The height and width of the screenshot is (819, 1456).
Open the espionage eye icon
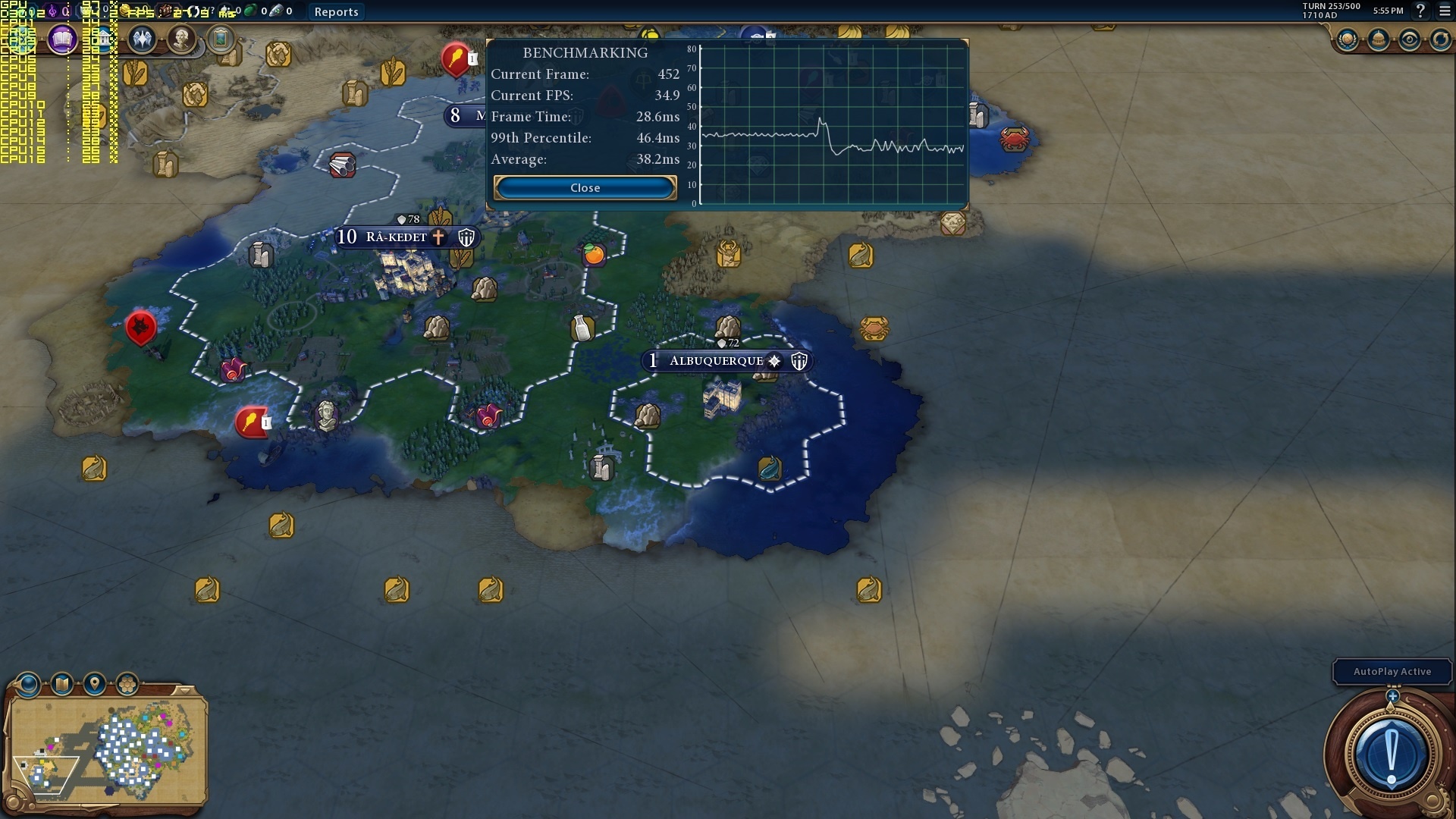coord(1409,39)
